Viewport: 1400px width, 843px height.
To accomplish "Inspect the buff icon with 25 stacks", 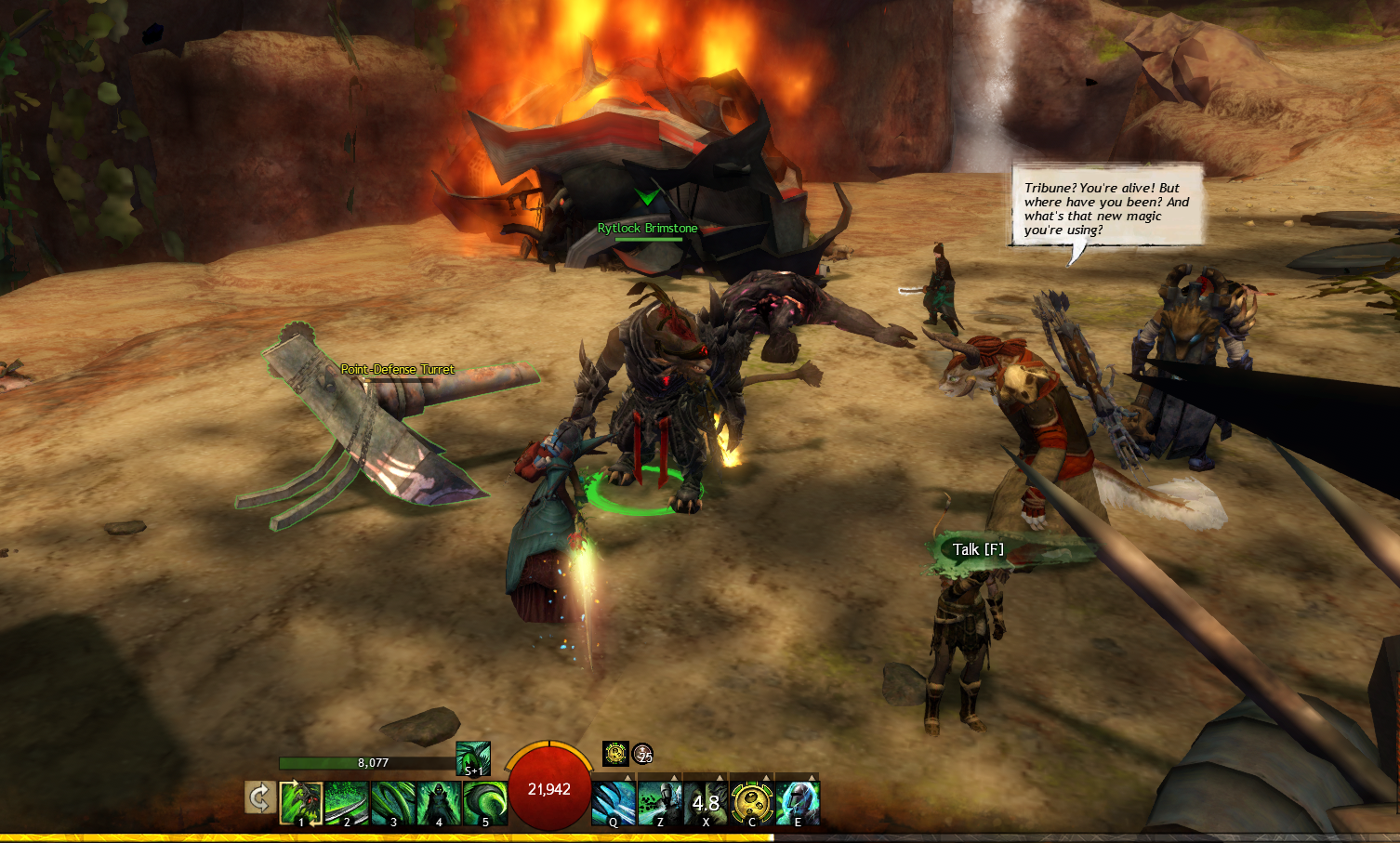I will click(642, 754).
